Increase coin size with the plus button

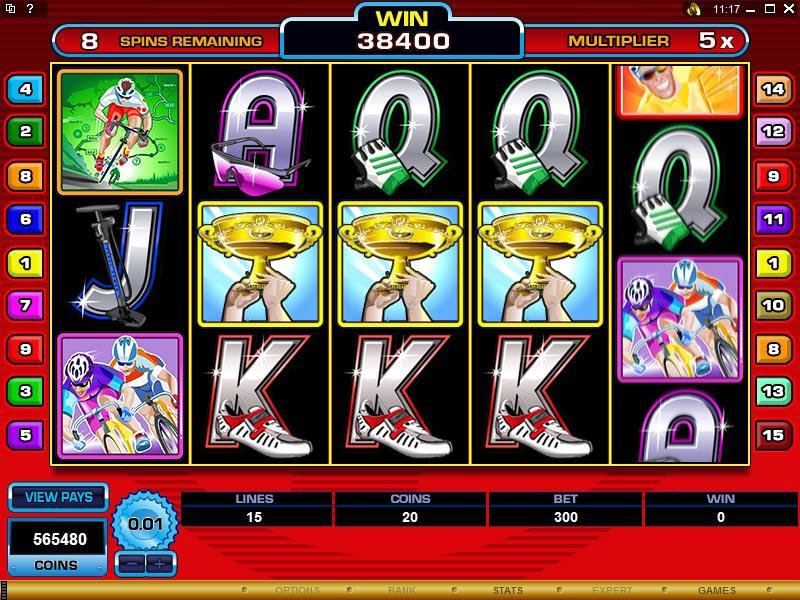click(x=157, y=563)
